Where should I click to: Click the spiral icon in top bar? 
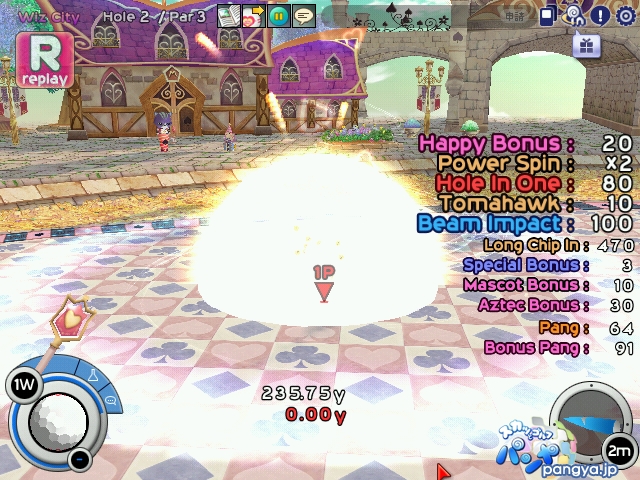[574, 15]
